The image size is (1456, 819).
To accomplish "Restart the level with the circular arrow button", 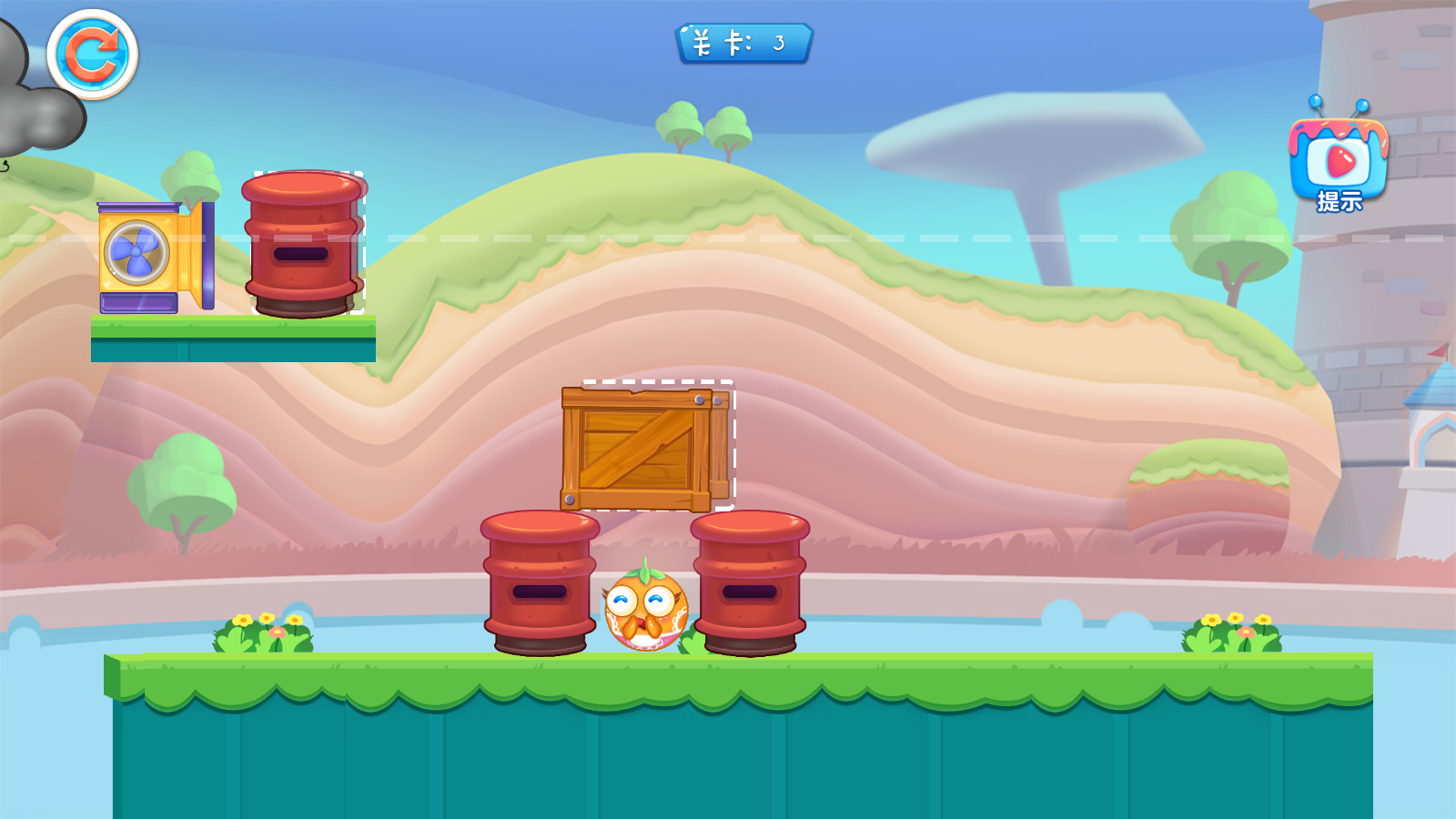I will 92,55.
